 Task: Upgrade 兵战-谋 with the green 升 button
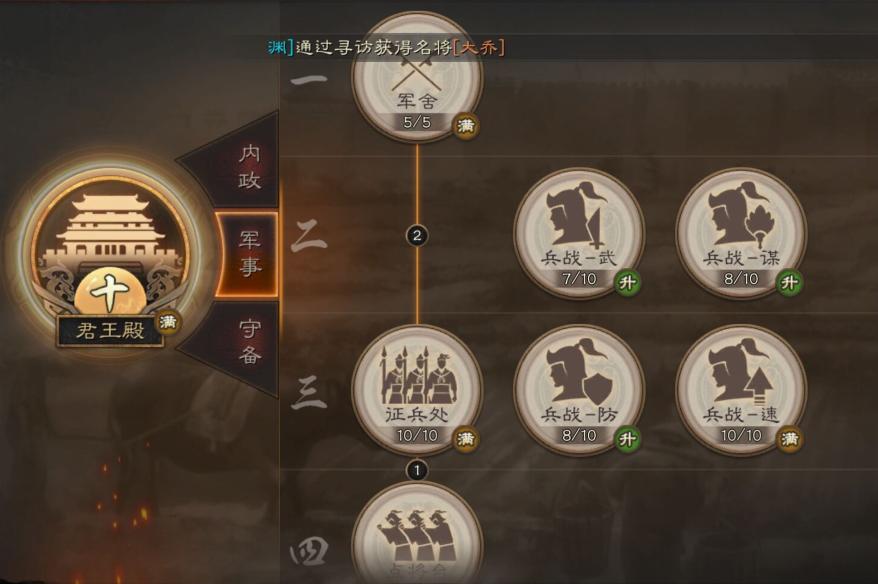tap(789, 282)
